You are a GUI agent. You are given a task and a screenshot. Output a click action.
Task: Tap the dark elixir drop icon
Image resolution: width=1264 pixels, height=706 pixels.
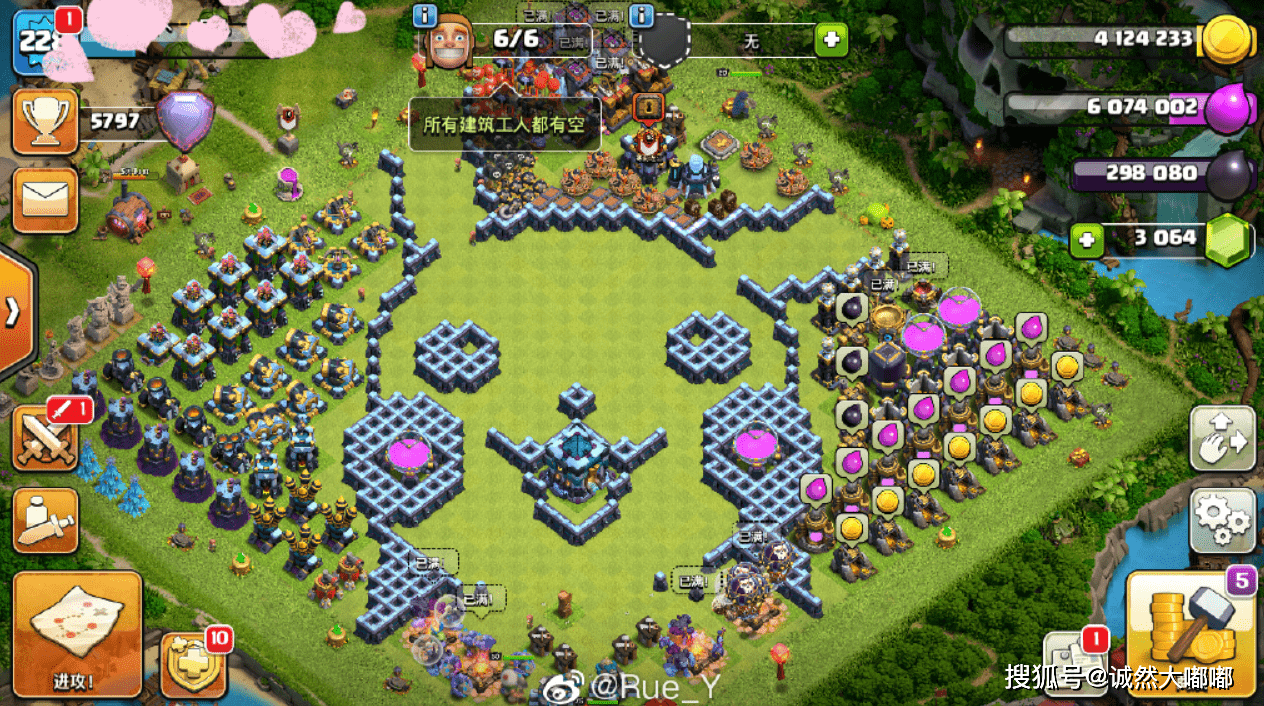click(x=1230, y=176)
